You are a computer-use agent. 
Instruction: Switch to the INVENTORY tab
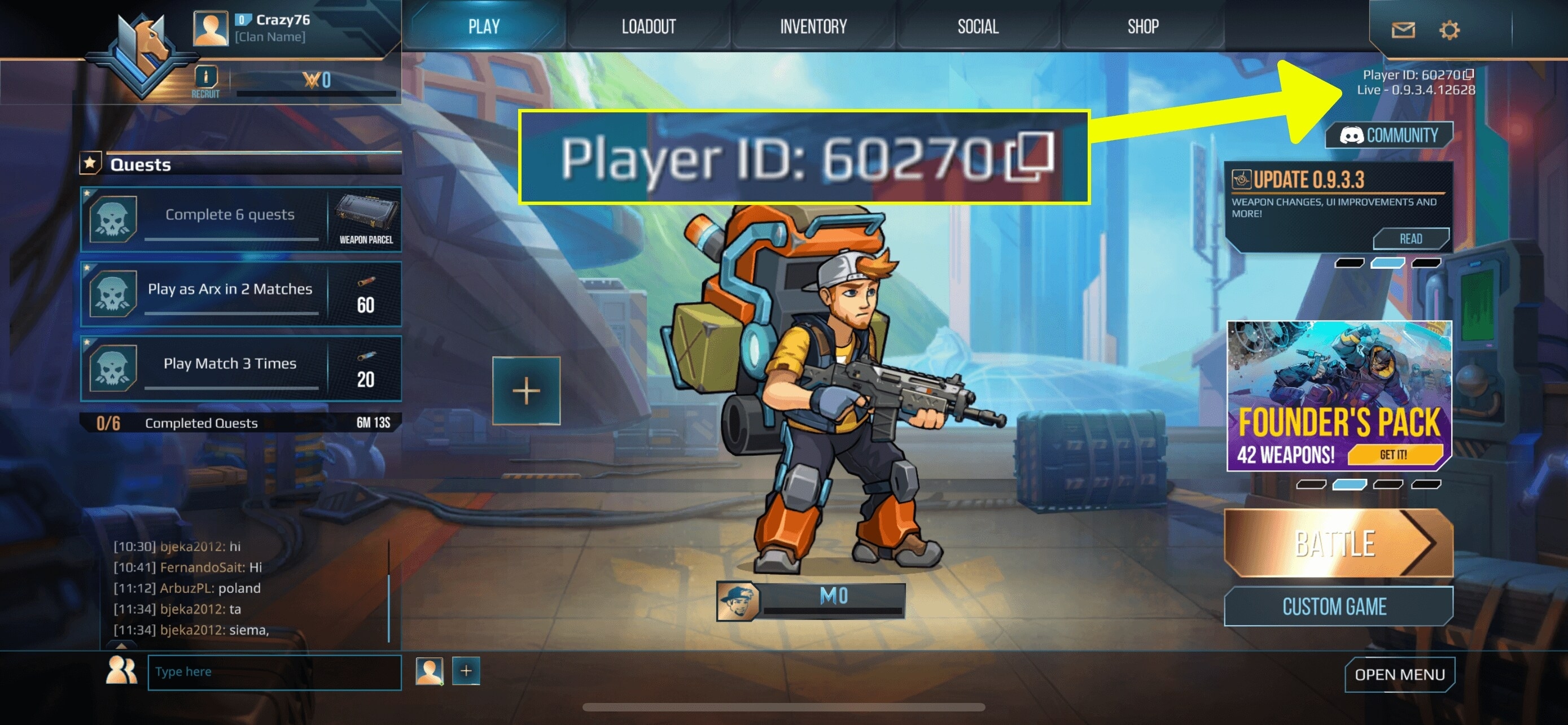tap(814, 25)
